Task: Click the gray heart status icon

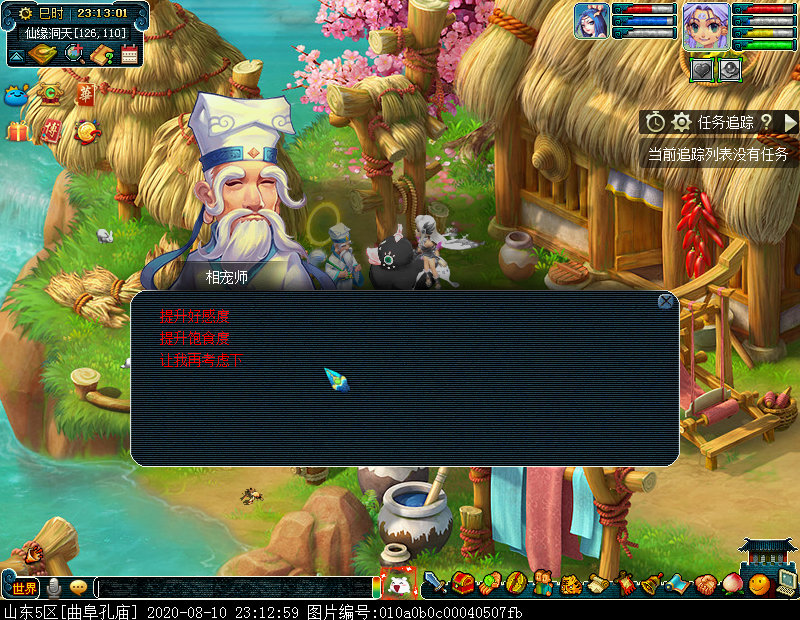Action: [702, 69]
